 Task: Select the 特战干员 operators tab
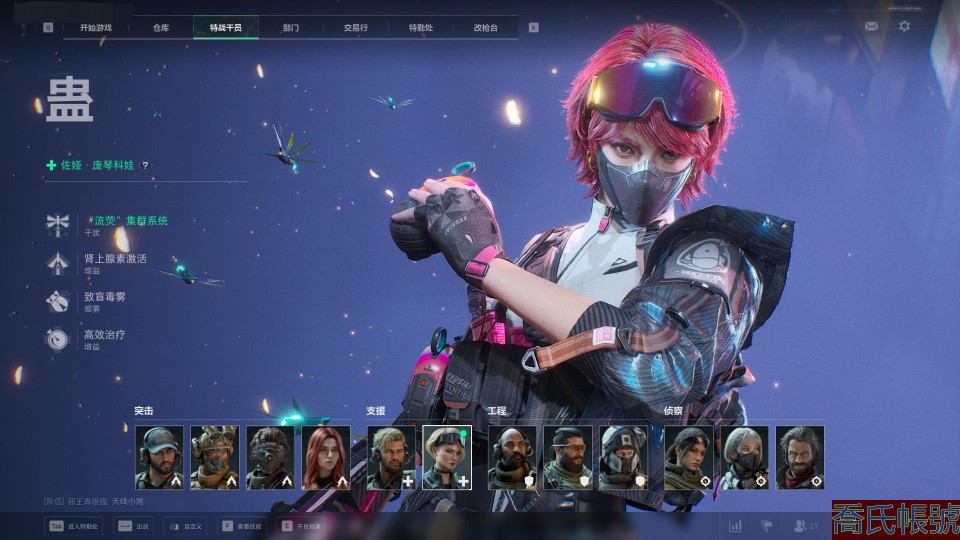pos(226,27)
